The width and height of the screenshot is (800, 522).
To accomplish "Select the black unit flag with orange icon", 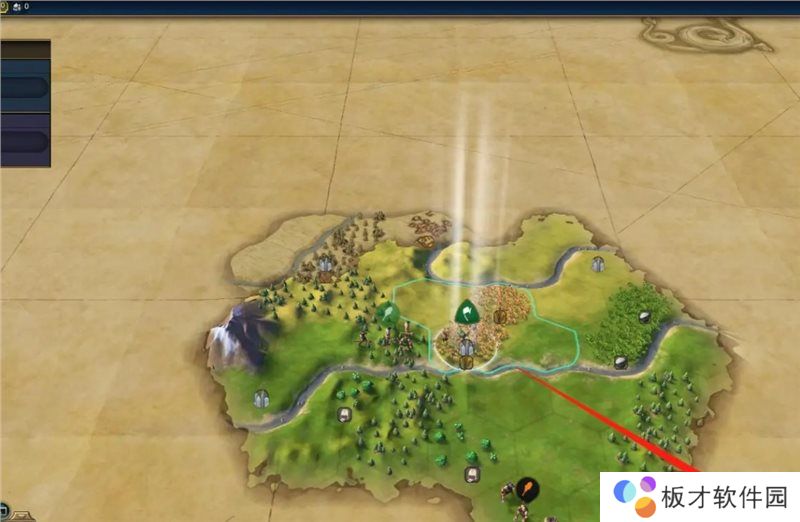I will 527,490.
